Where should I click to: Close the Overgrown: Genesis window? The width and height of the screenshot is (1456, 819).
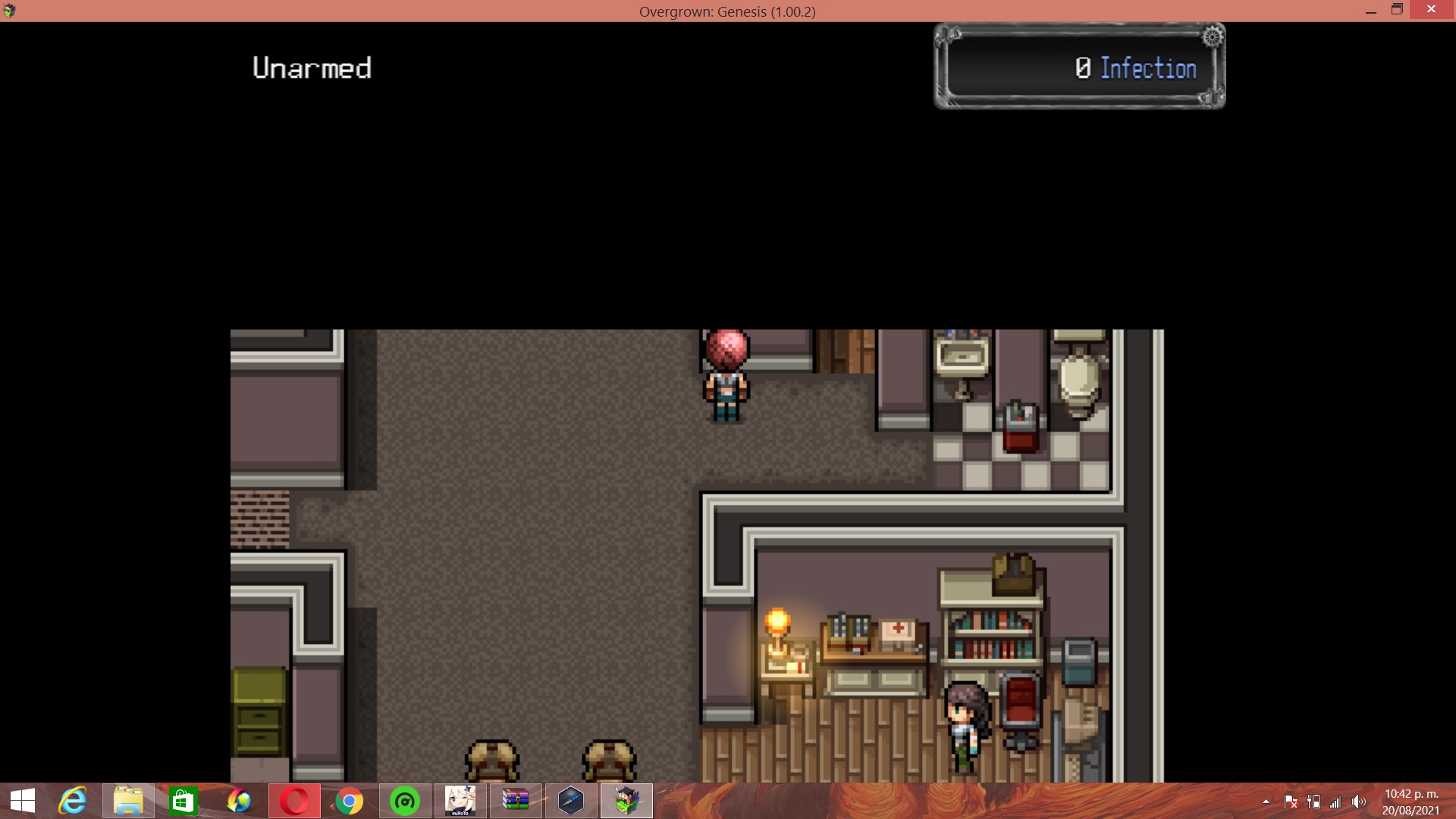[1431, 10]
